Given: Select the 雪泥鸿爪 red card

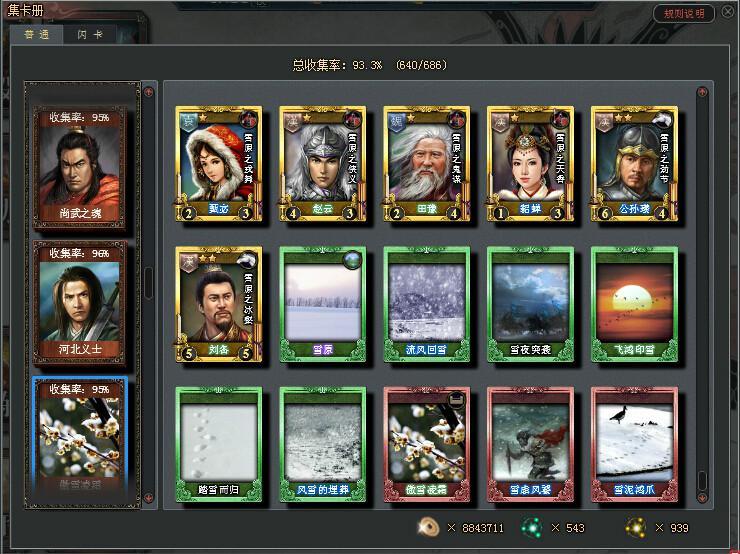Looking at the screenshot, I should pos(634,443).
